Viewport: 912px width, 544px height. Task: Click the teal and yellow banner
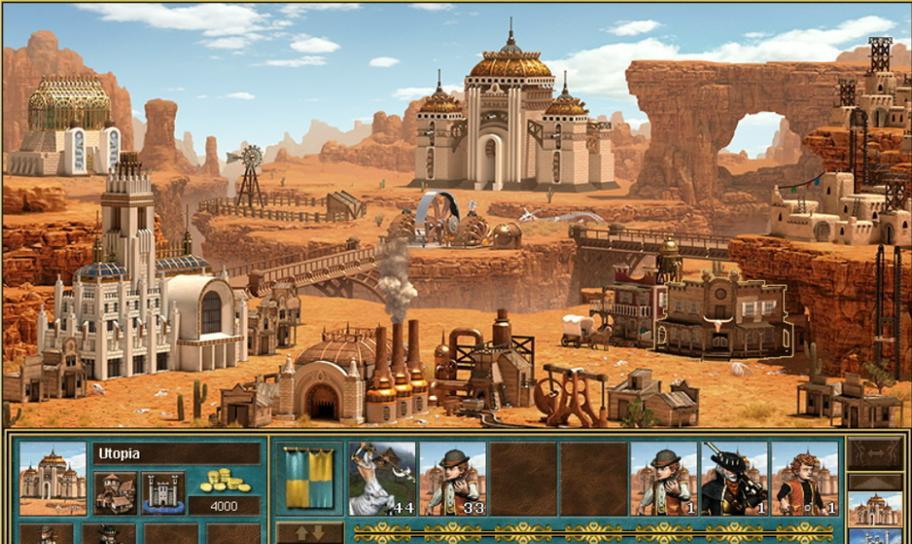pyautogui.click(x=309, y=477)
